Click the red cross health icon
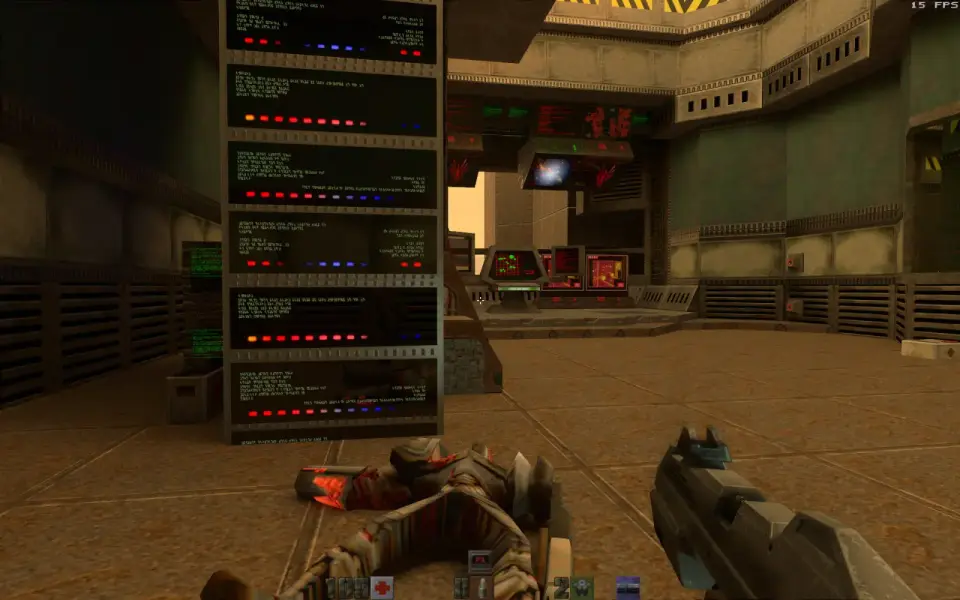 tap(381, 587)
